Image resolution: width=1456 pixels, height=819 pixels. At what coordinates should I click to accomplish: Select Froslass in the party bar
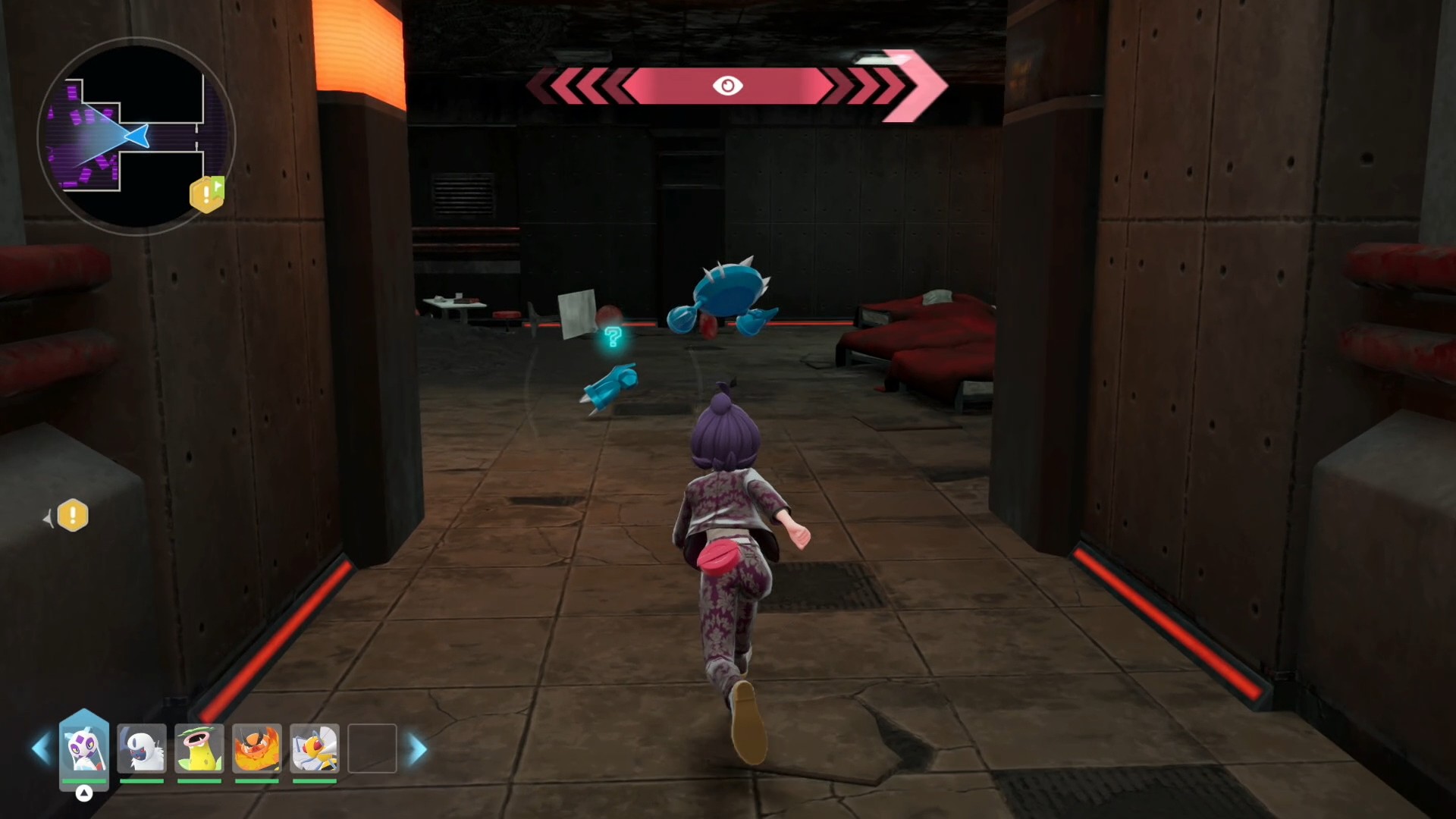(83, 748)
